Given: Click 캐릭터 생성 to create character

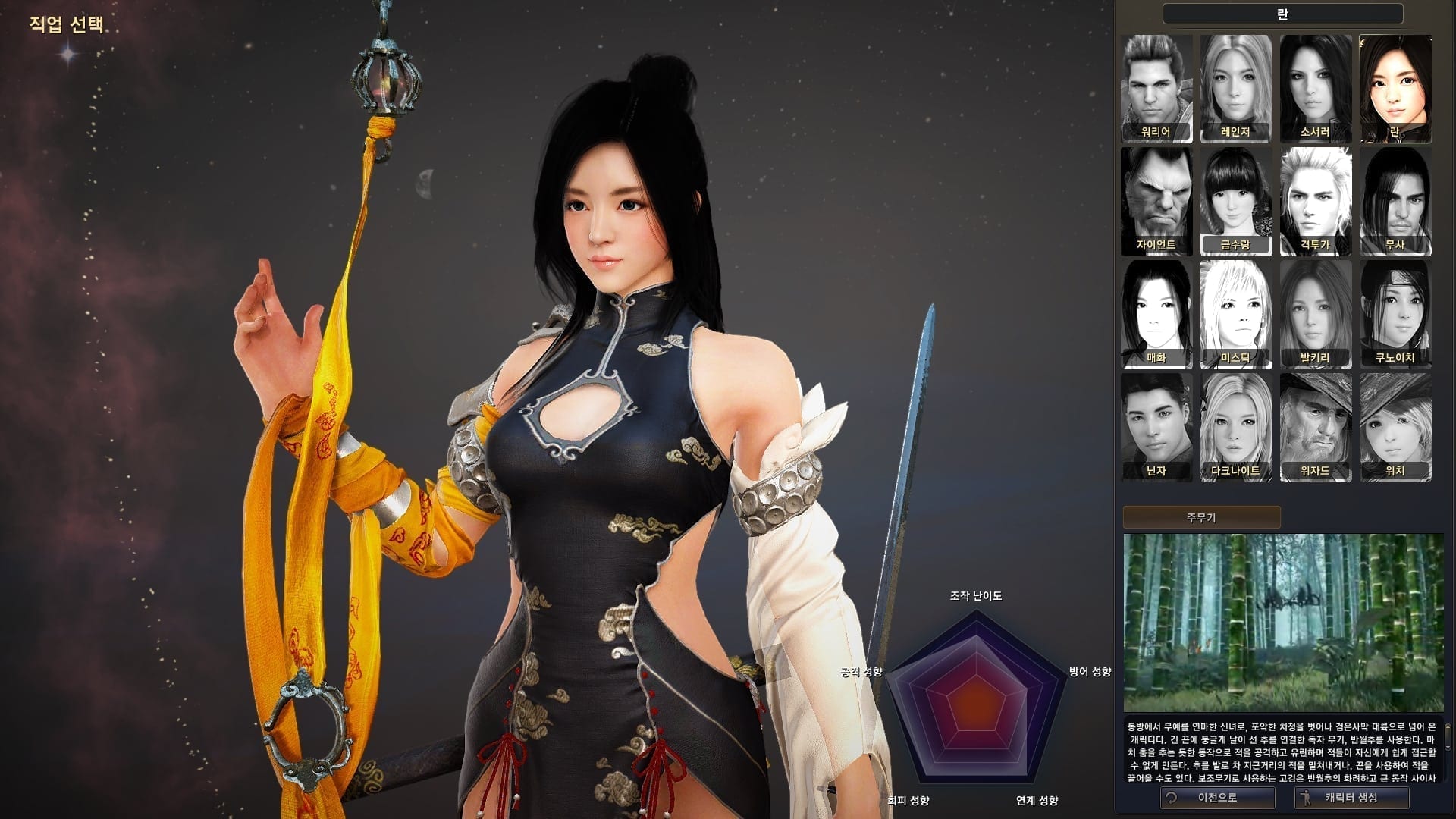Looking at the screenshot, I should point(1351,798).
